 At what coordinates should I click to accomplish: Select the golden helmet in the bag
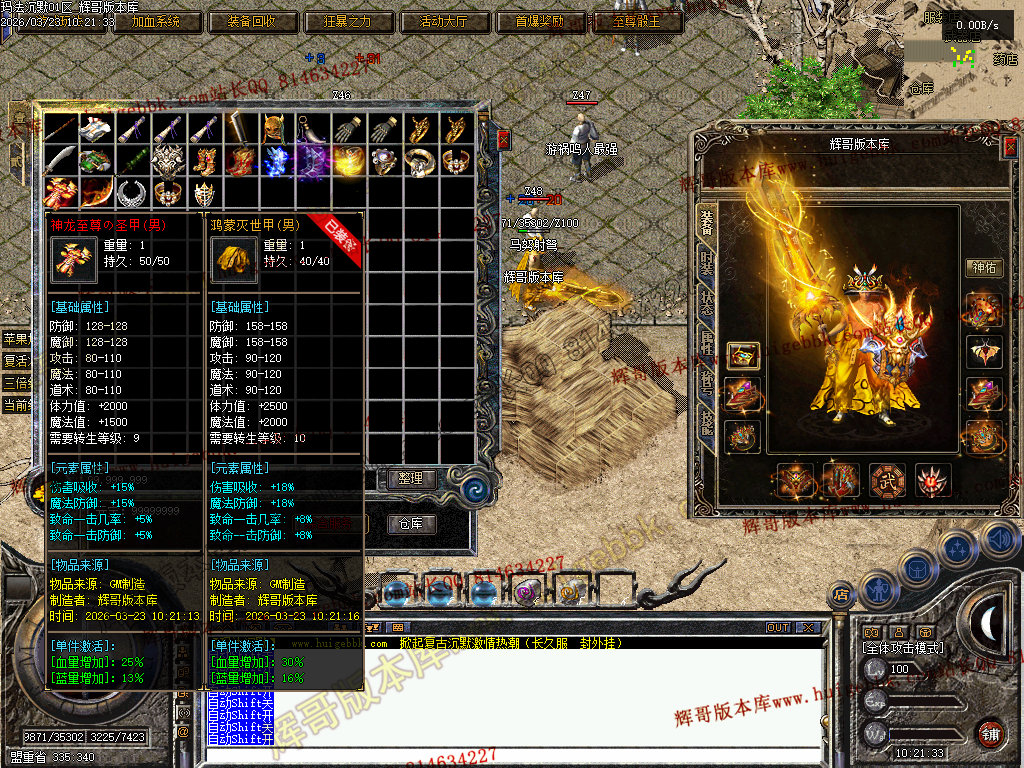click(276, 128)
